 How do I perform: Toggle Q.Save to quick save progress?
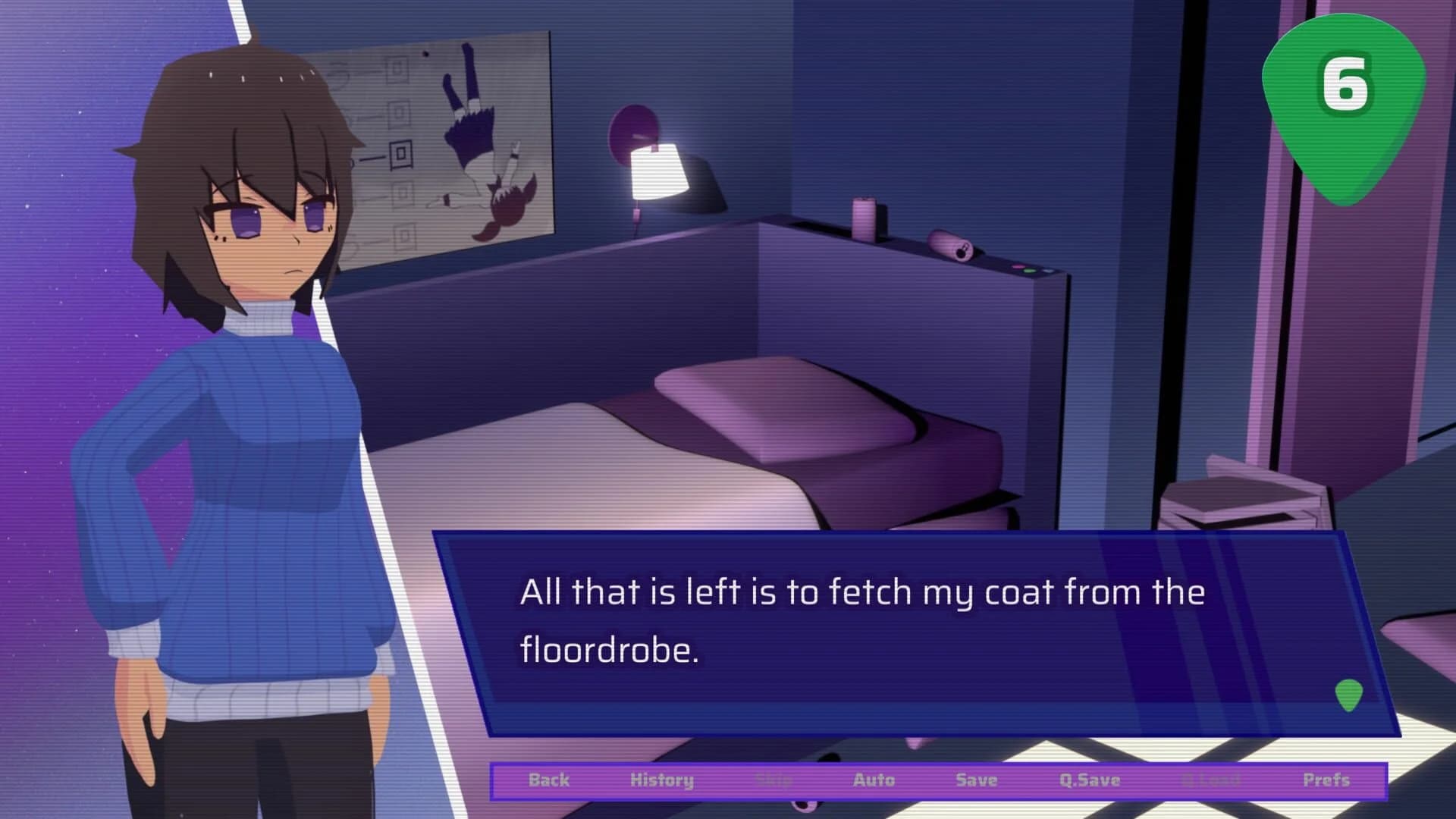1089,780
